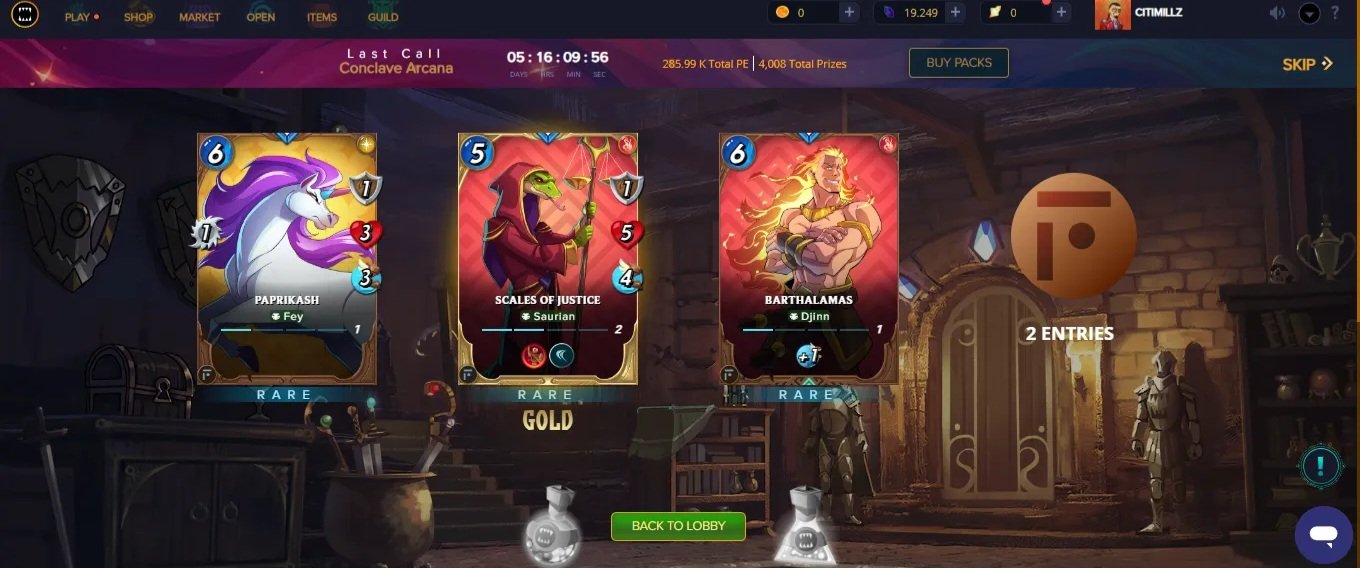The height and width of the screenshot is (568, 1360).
Task: Go to the Shop page
Action: point(138,17)
